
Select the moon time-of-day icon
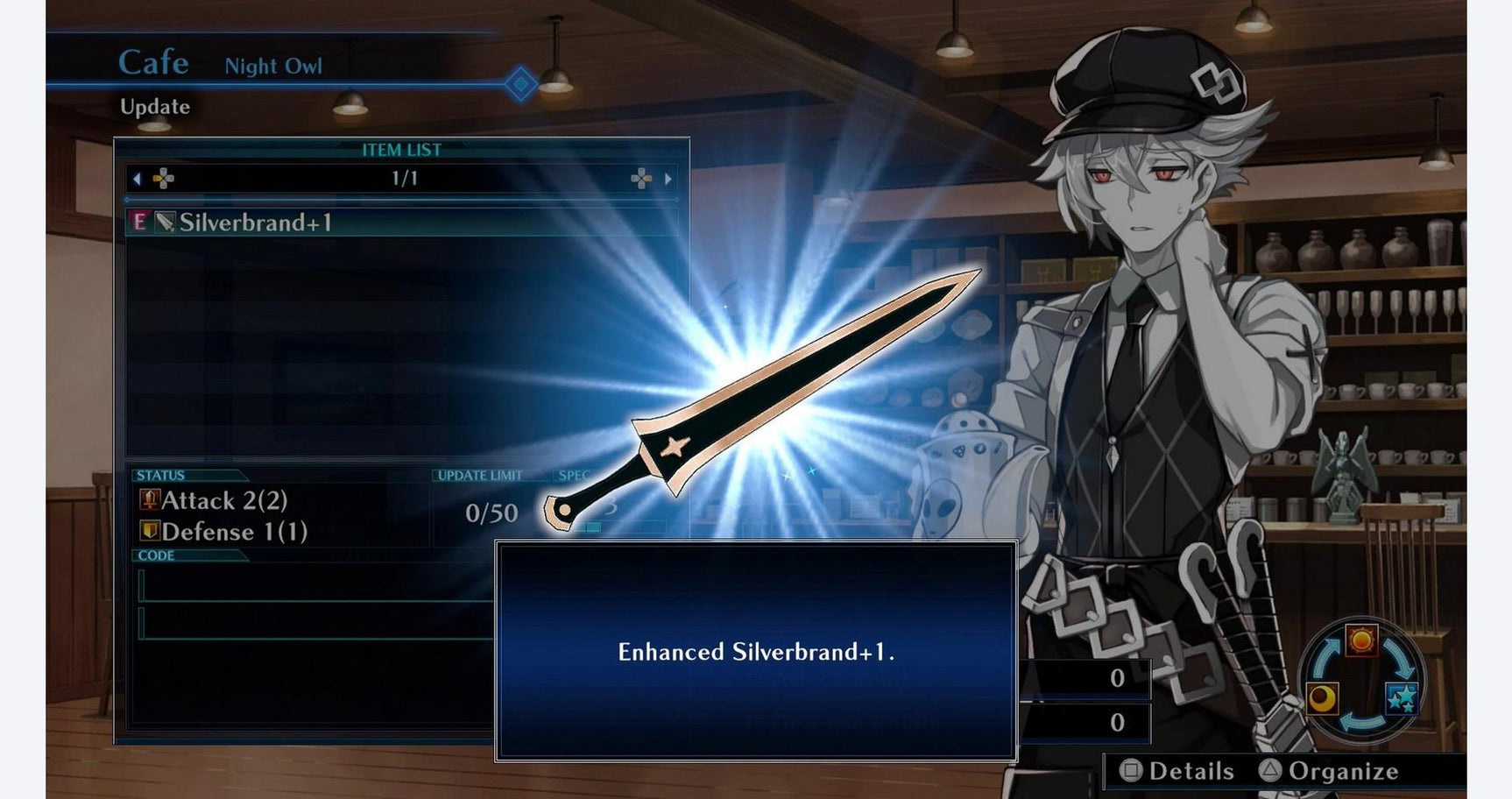point(1322,698)
